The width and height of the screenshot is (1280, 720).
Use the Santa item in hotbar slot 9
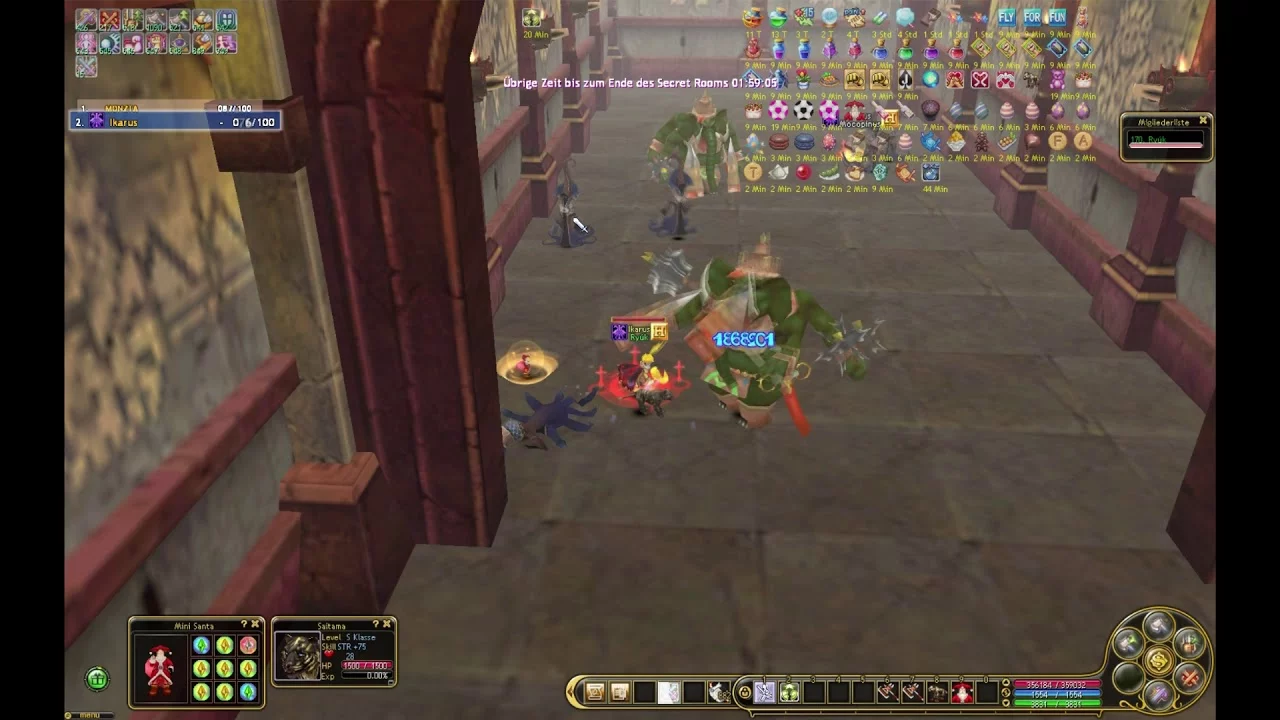pyautogui.click(x=962, y=691)
